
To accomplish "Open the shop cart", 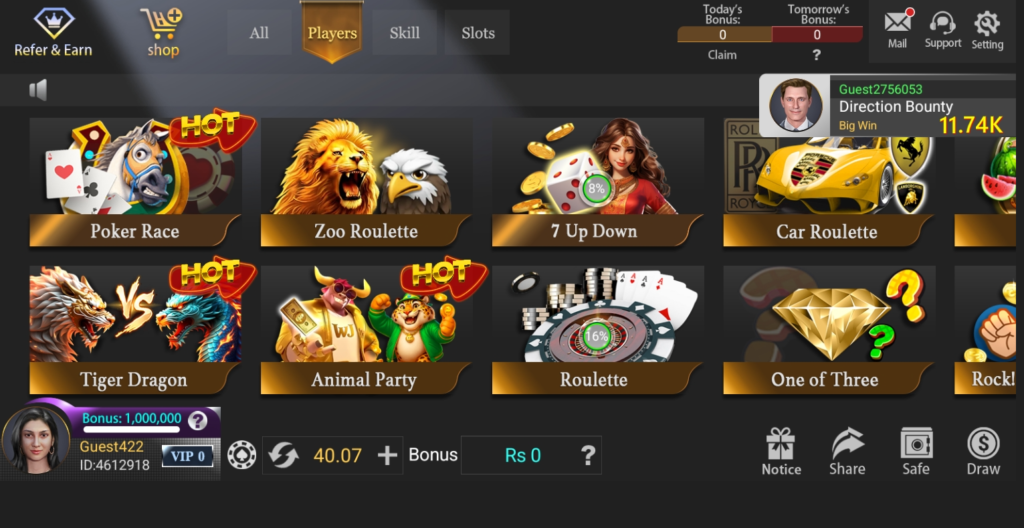I will tap(162, 32).
